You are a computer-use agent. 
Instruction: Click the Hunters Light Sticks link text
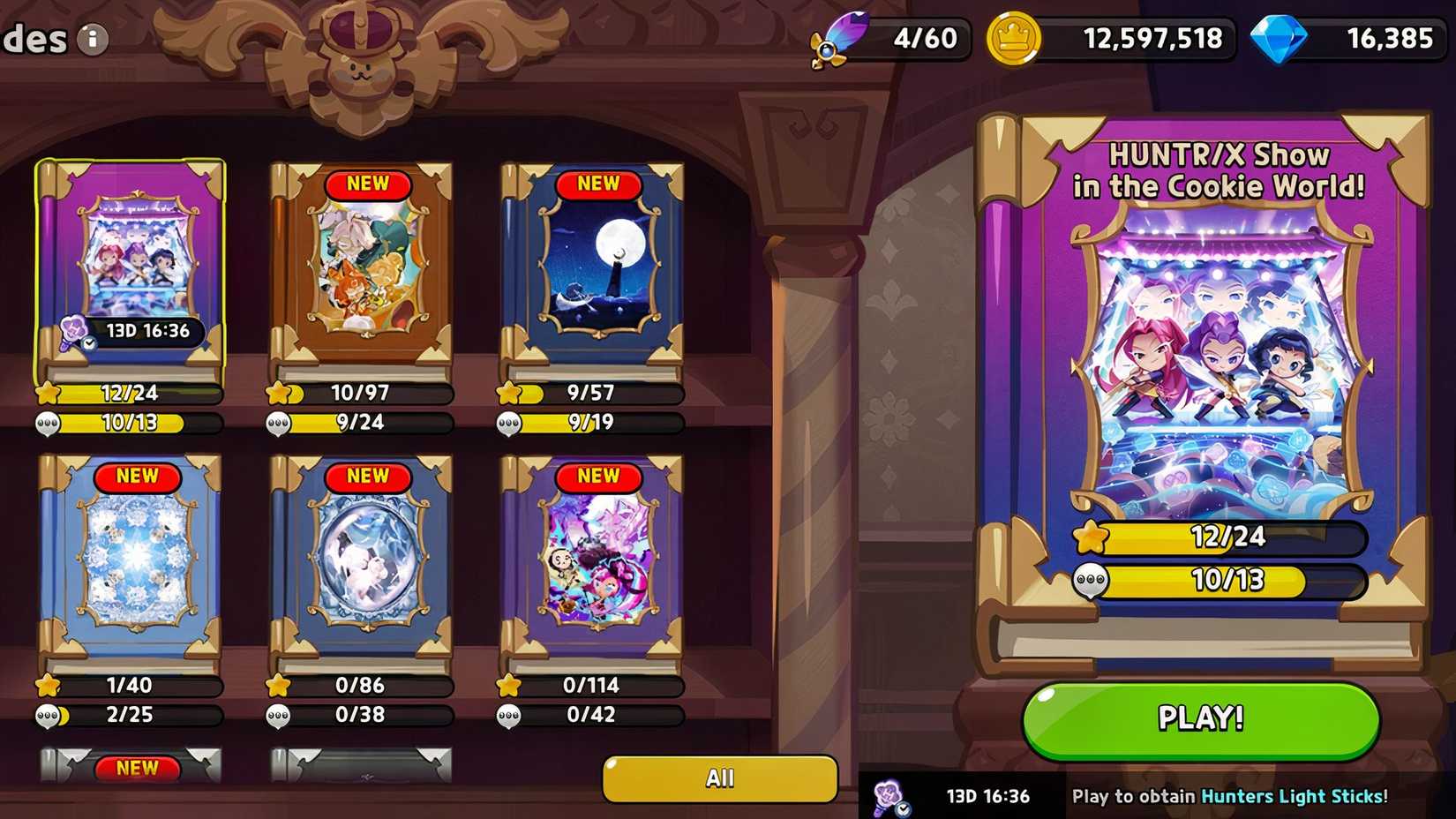pyautogui.click(x=1294, y=795)
